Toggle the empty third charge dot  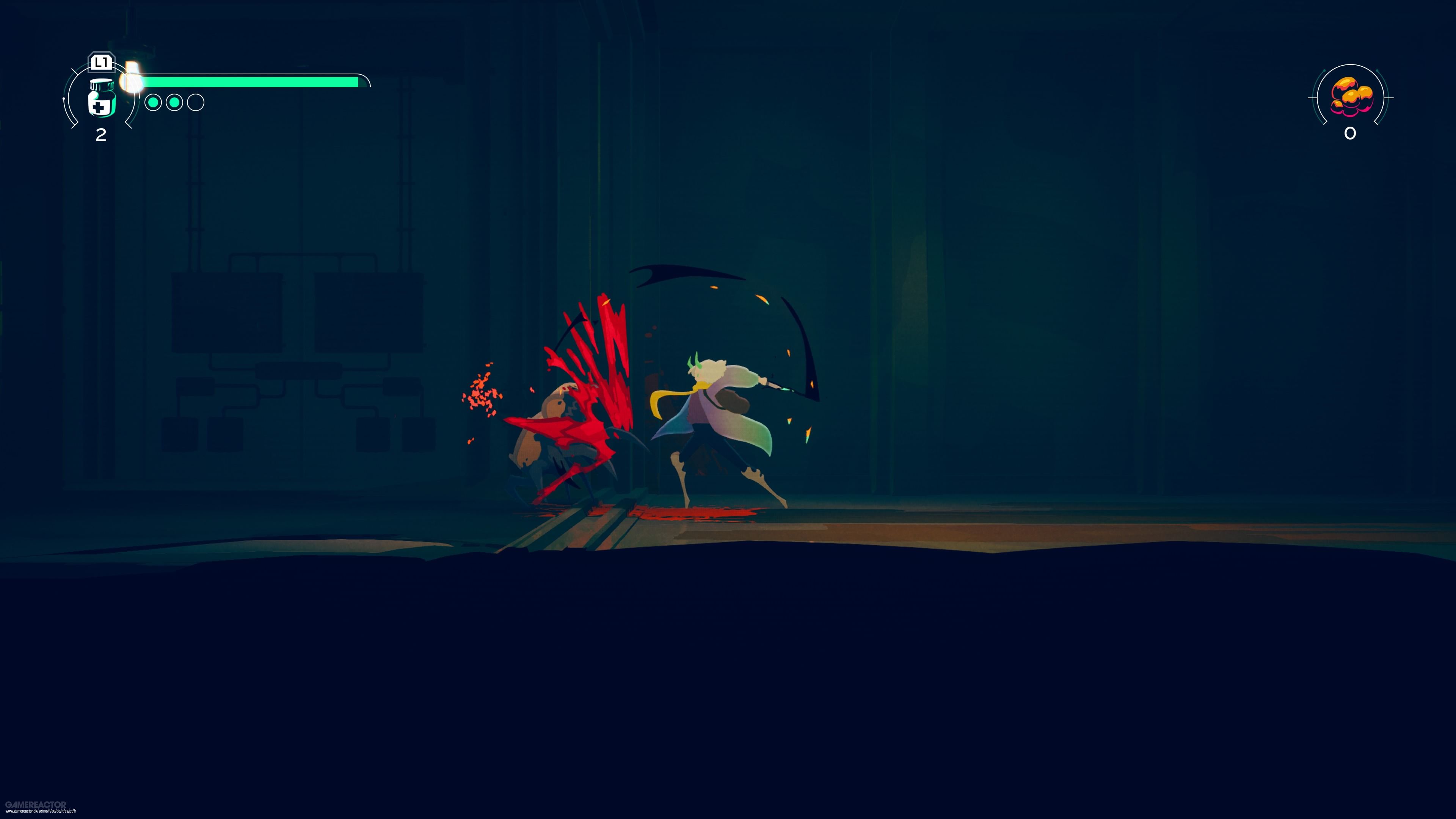click(196, 104)
